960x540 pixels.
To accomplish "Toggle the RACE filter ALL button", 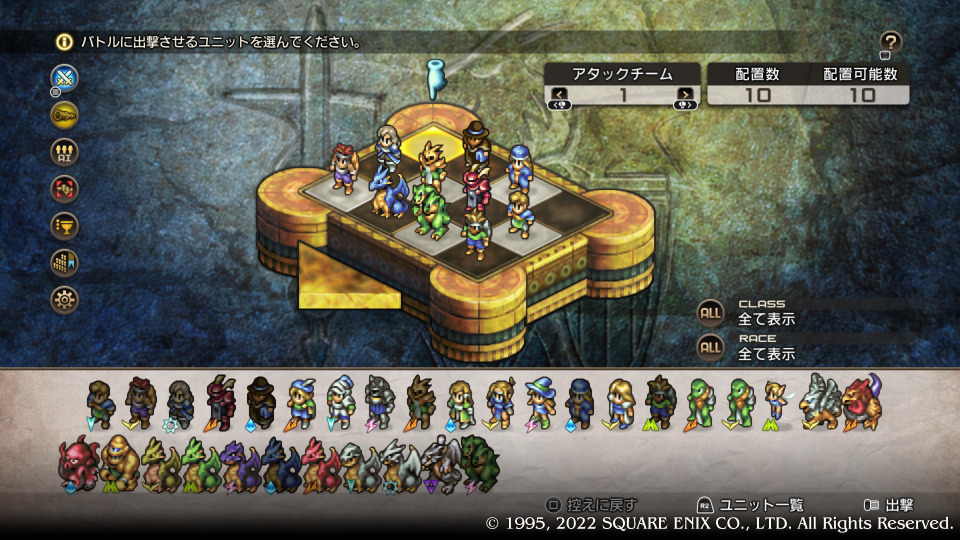I will [x=710, y=348].
